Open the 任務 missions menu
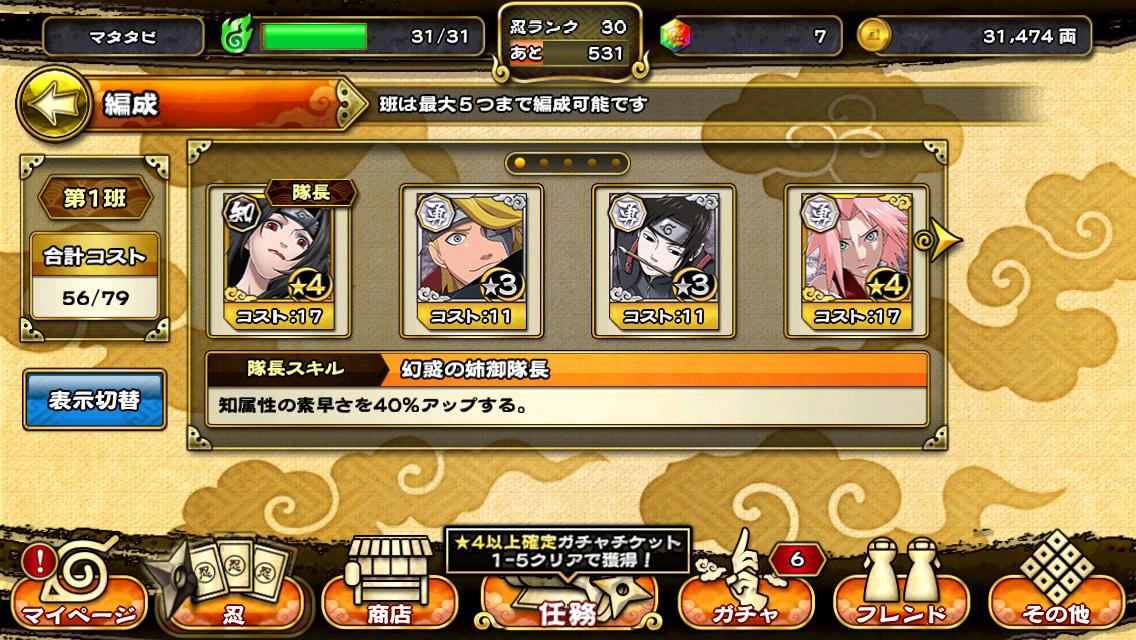This screenshot has height=640, width=1136. 569,600
